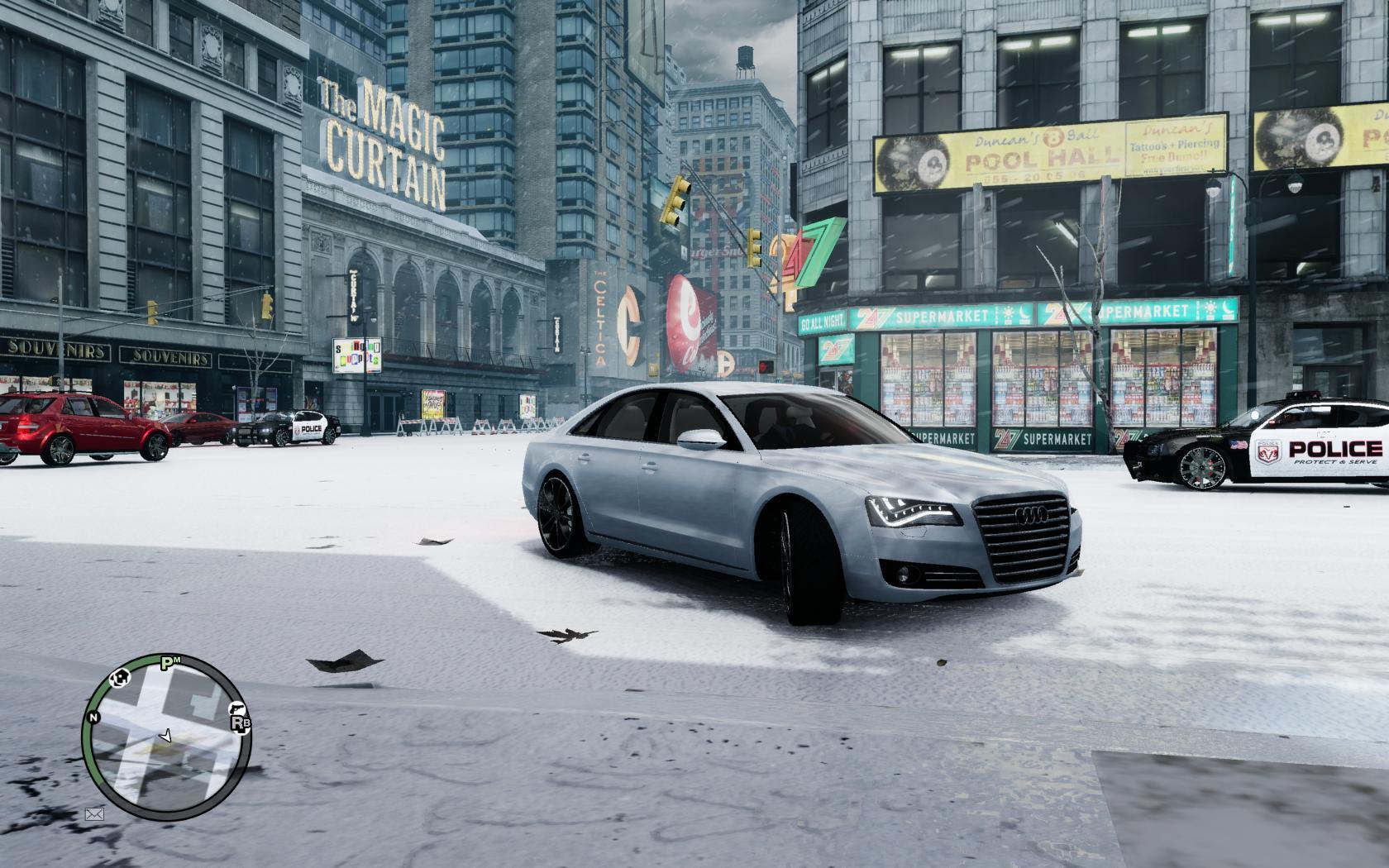Click the RB marker on the radar
Screen dimensions: 1389x868
click(x=241, y=724)
